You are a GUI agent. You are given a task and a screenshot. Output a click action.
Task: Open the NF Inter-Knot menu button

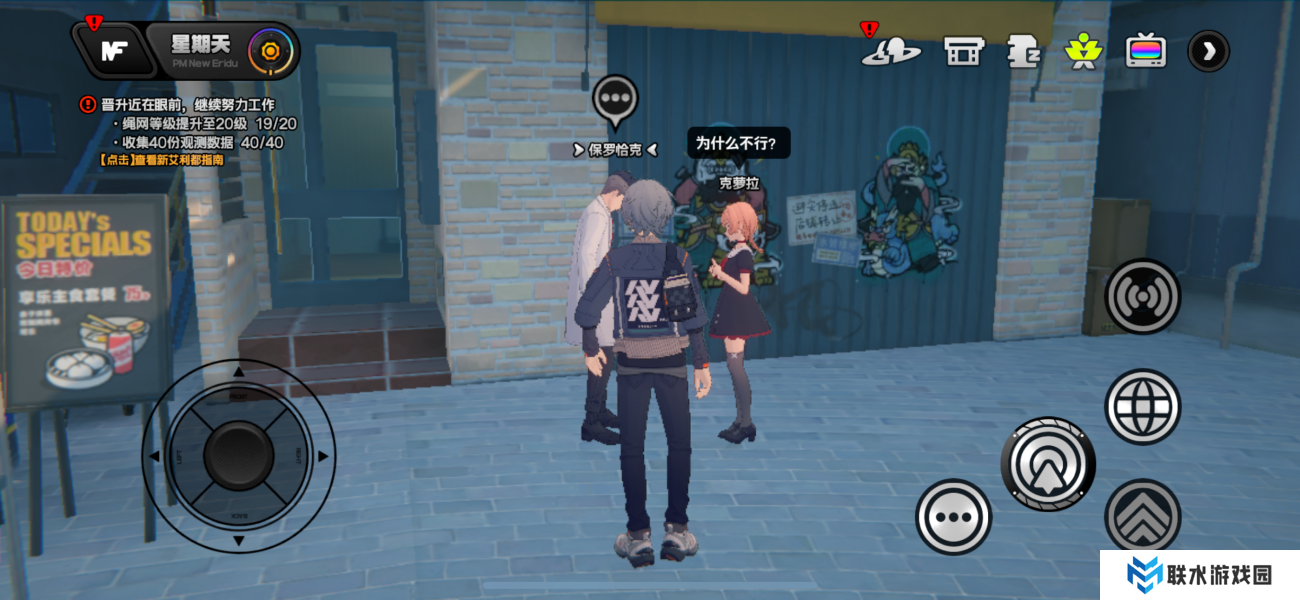113,51
